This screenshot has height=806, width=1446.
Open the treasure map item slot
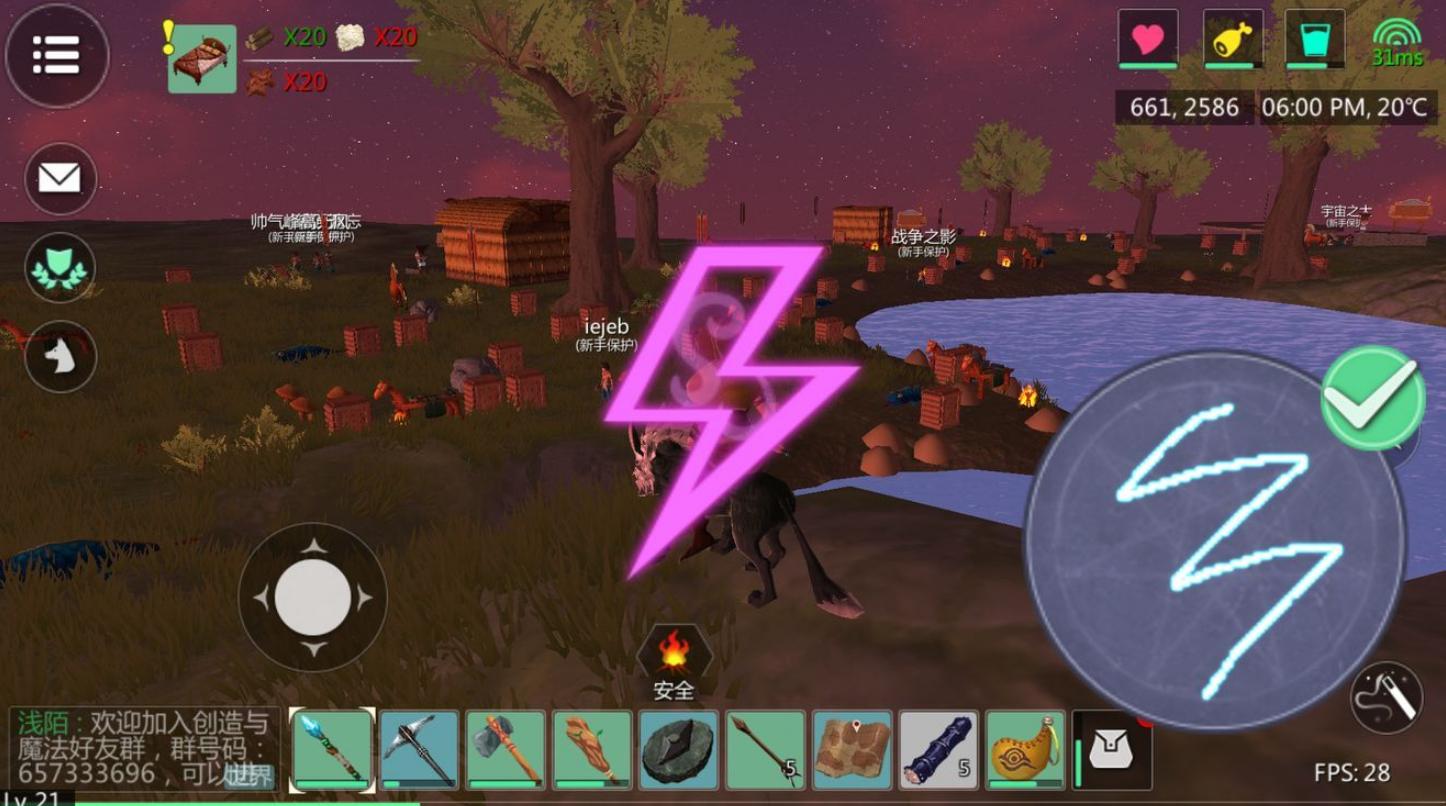click(852, 749)
